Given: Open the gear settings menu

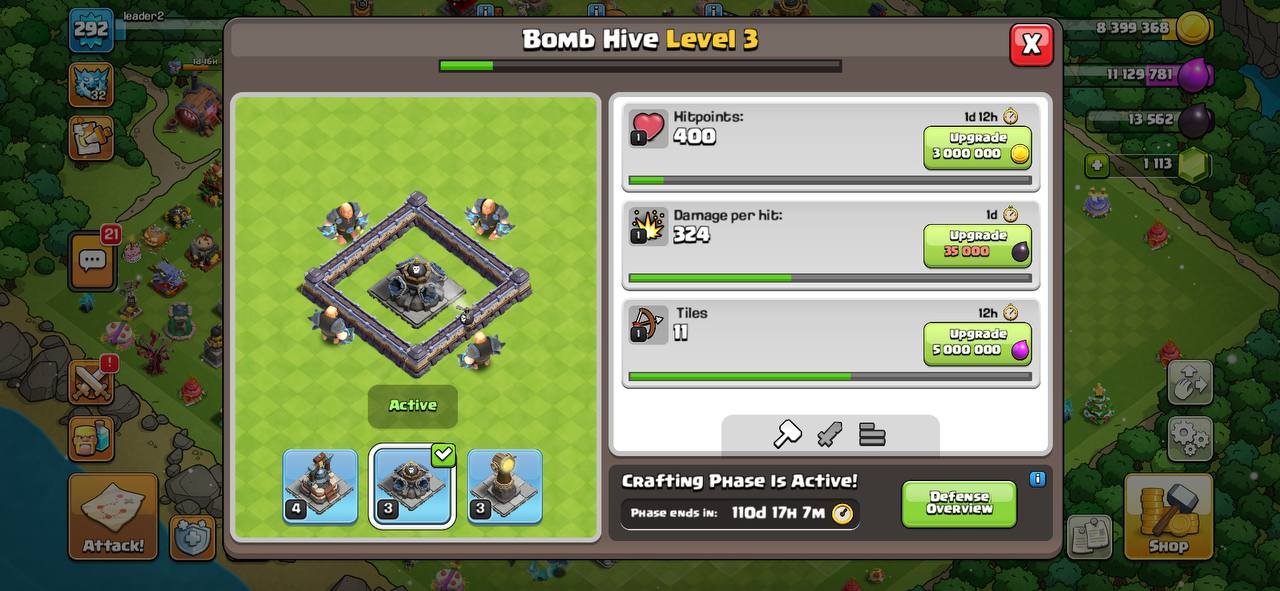Looking at the screenshot, I should coord(1189,438).
